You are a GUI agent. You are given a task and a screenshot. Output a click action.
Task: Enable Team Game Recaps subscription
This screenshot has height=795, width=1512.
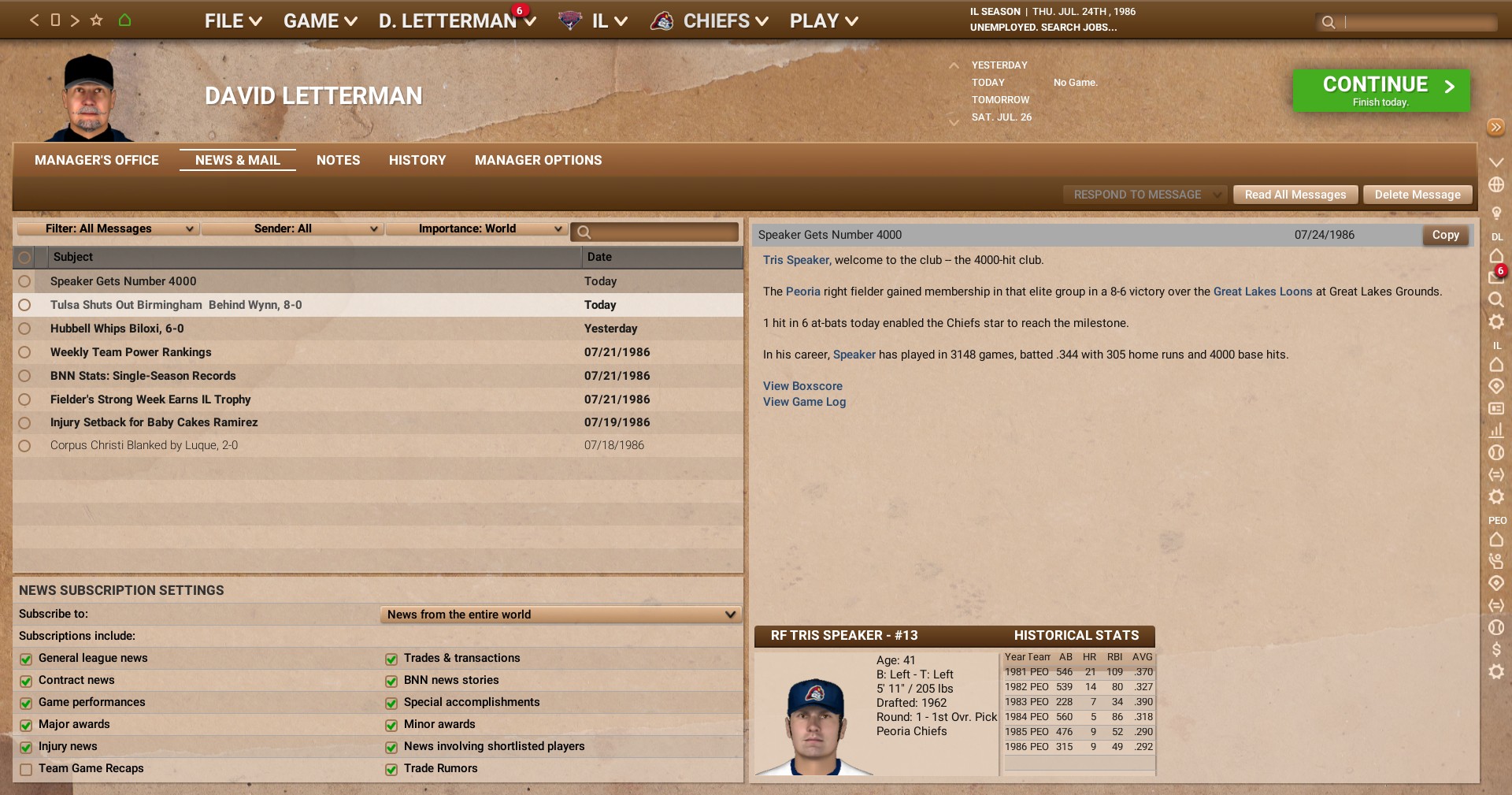(x=26, y=769)
